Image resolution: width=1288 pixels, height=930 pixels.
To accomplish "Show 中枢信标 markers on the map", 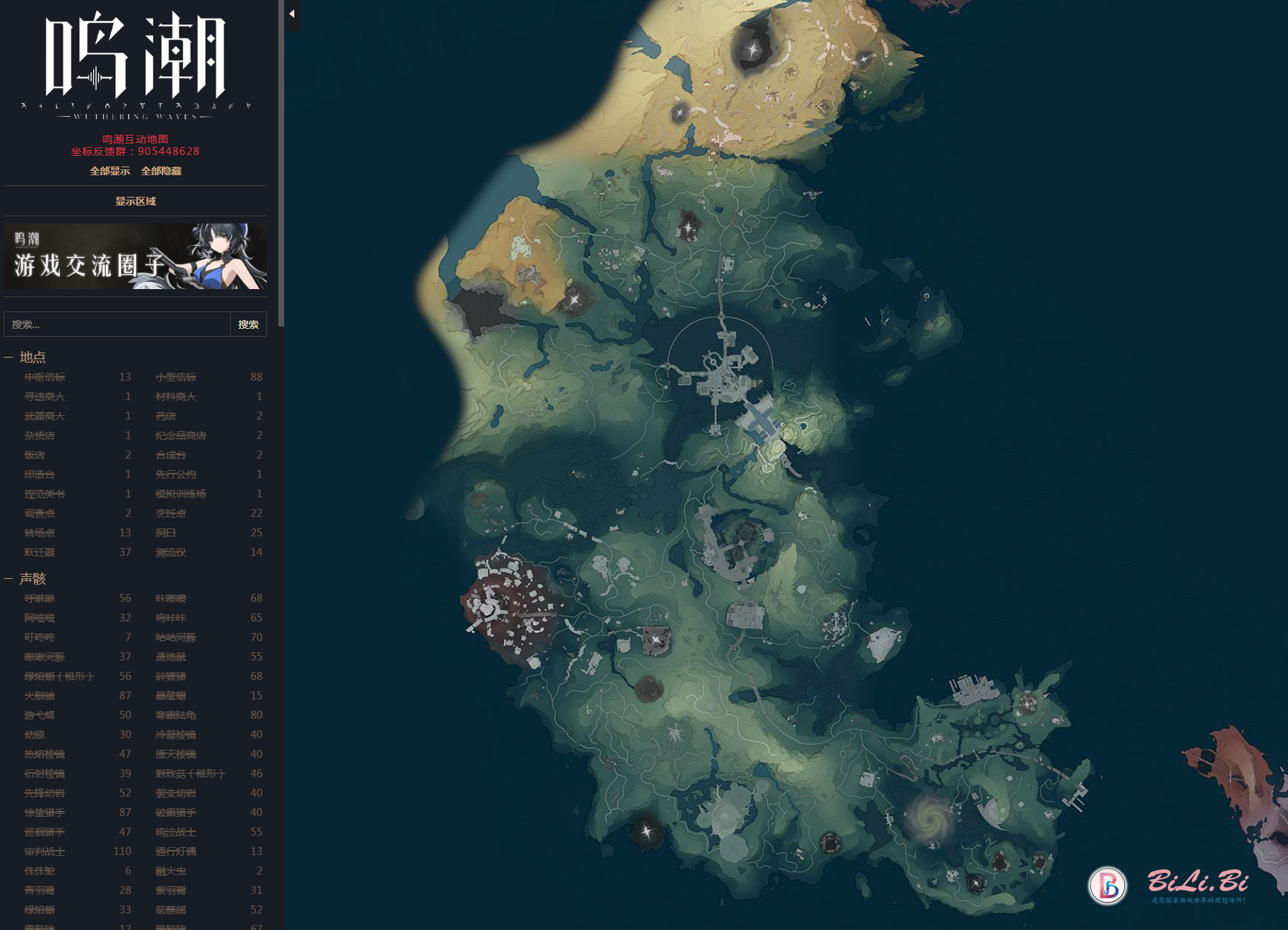I will 45,377.
